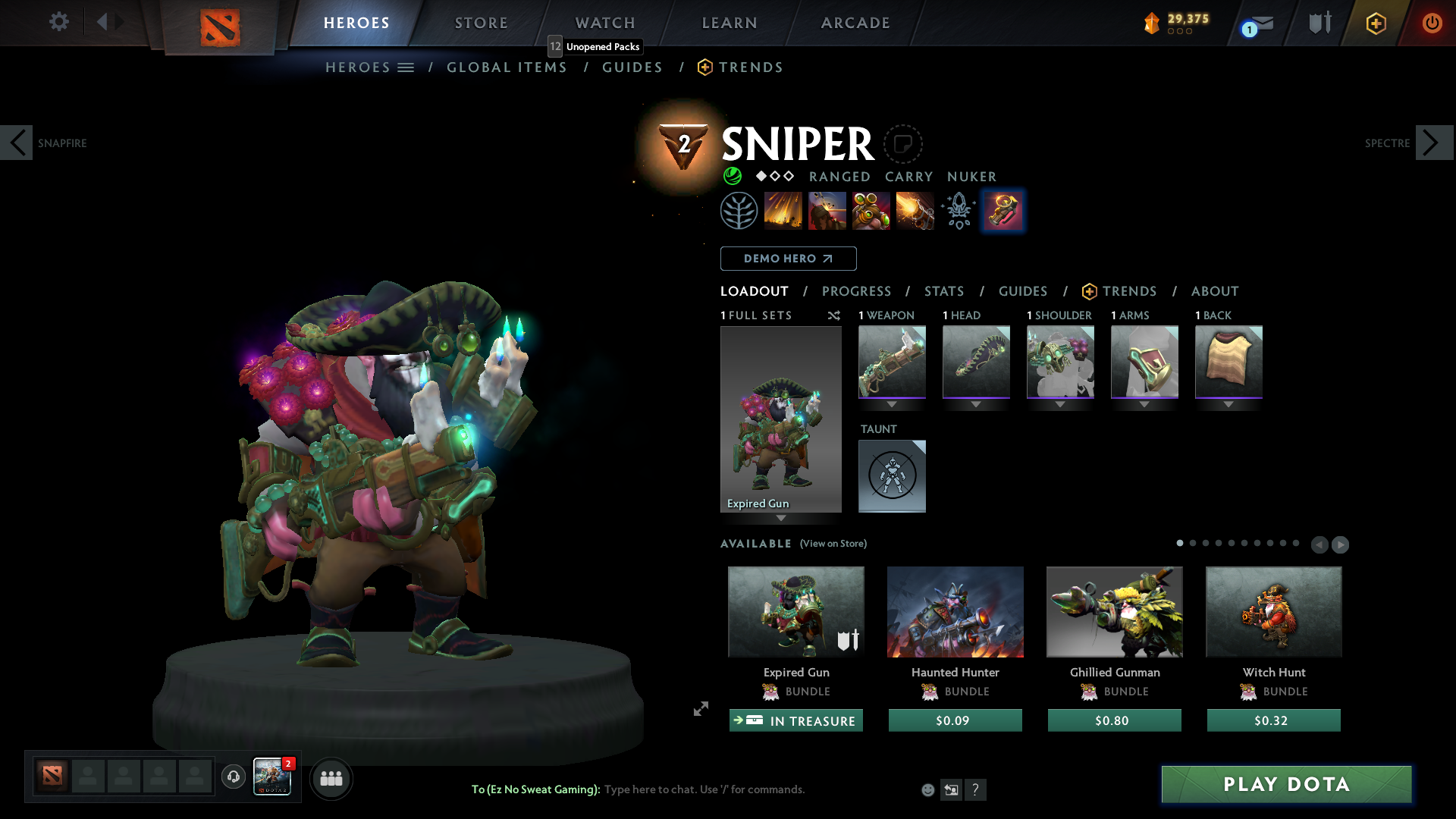
Task: Go to the Arcade tab
Action: [855, 23]
